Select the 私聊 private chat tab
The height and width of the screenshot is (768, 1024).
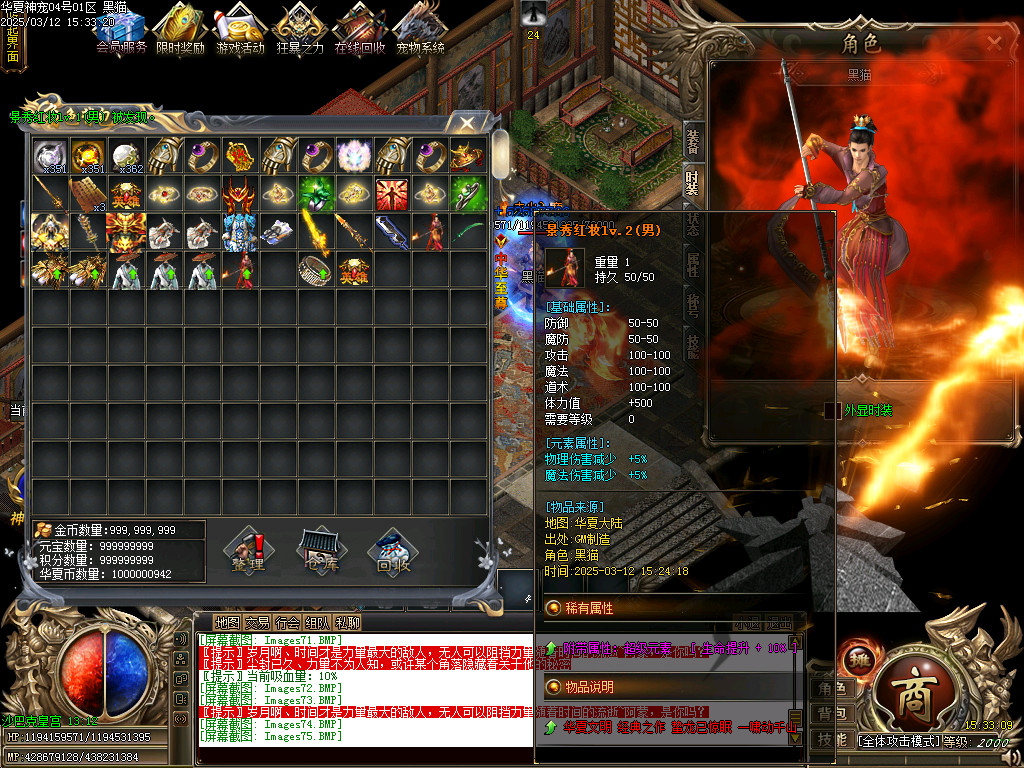click(x=348, y=622)
